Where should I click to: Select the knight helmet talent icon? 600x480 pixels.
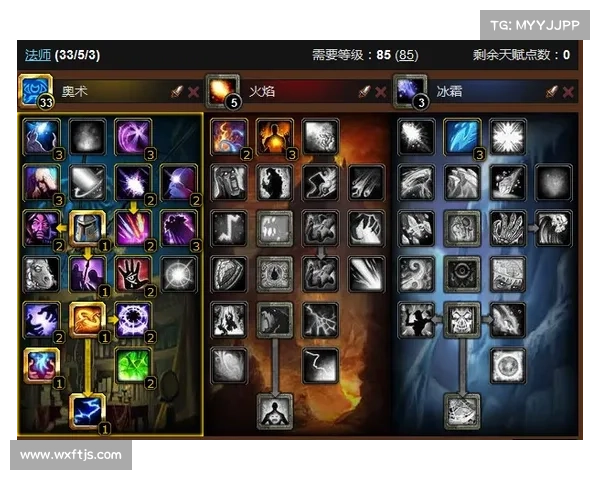click(x=87, y=228)
